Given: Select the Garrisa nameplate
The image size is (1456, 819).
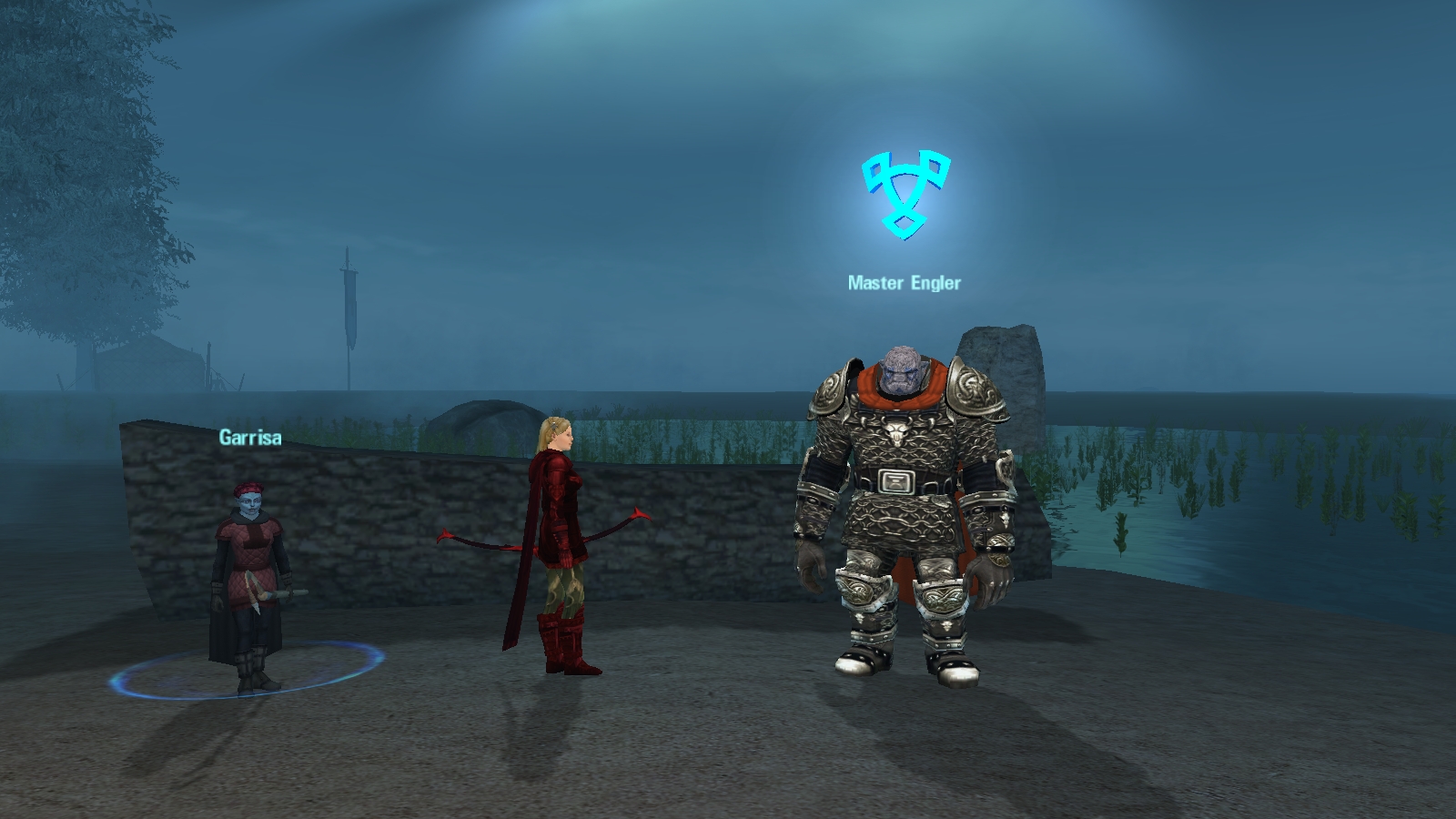Looking at the screenshot, I should click(x=250, y=438).
